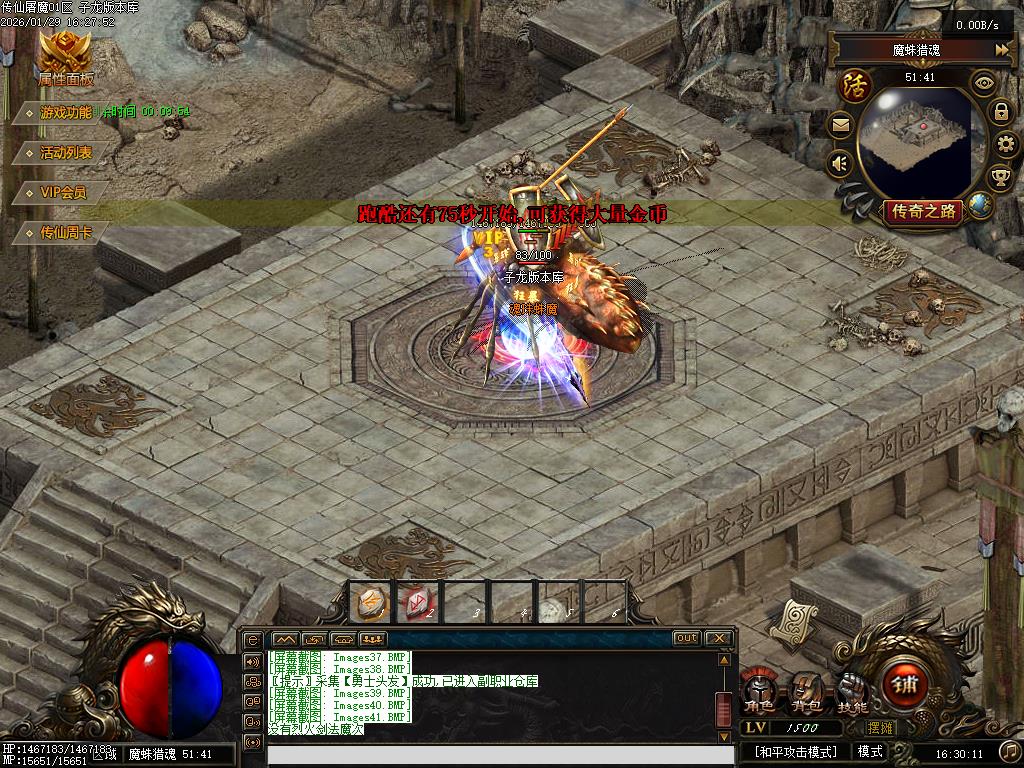Open the mail envelope icon
This screenshot has width=1024, height=768.
coord(840,125)
